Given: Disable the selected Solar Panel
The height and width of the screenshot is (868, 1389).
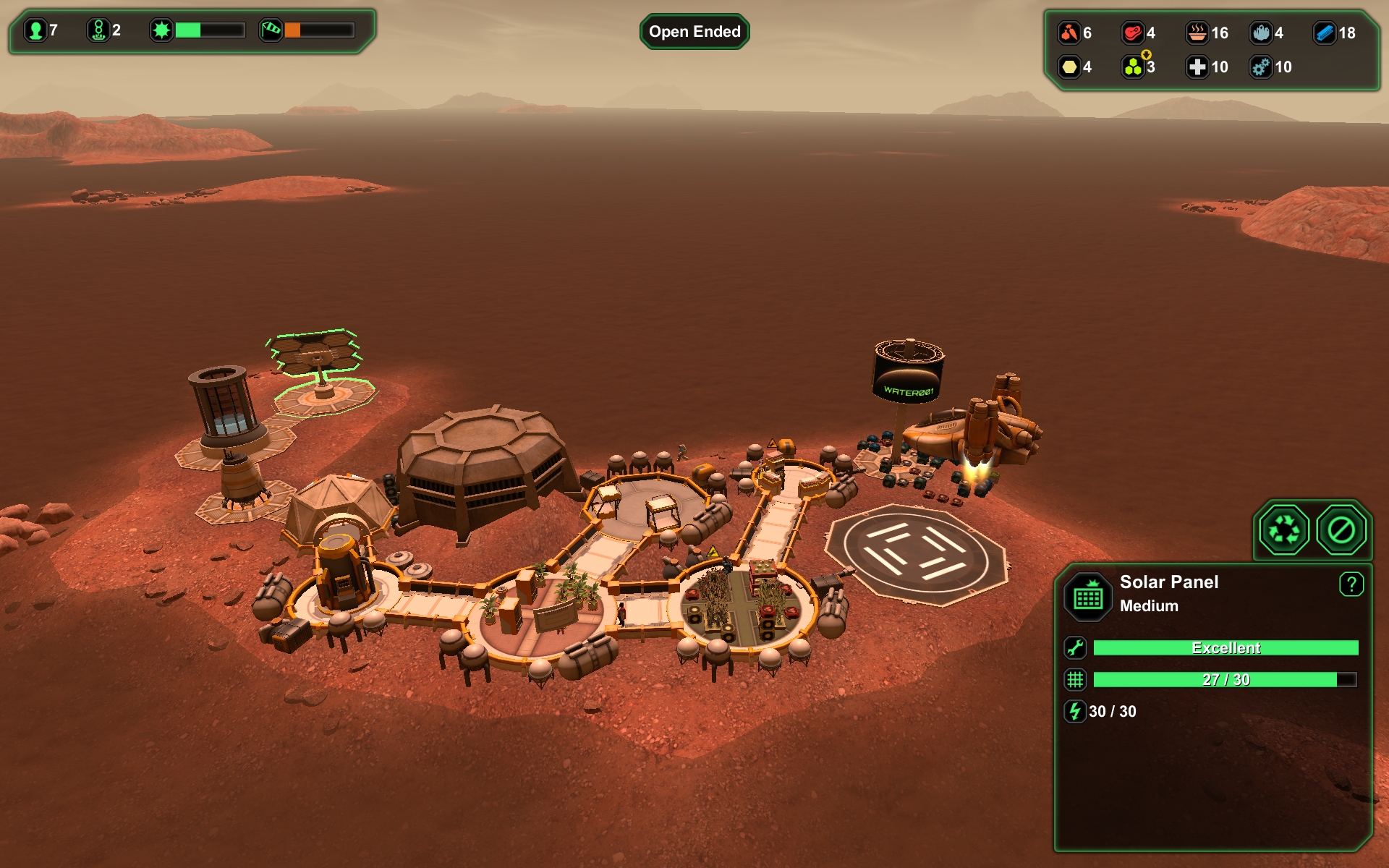Looking at the screenshot, I should pos(1341,530).
